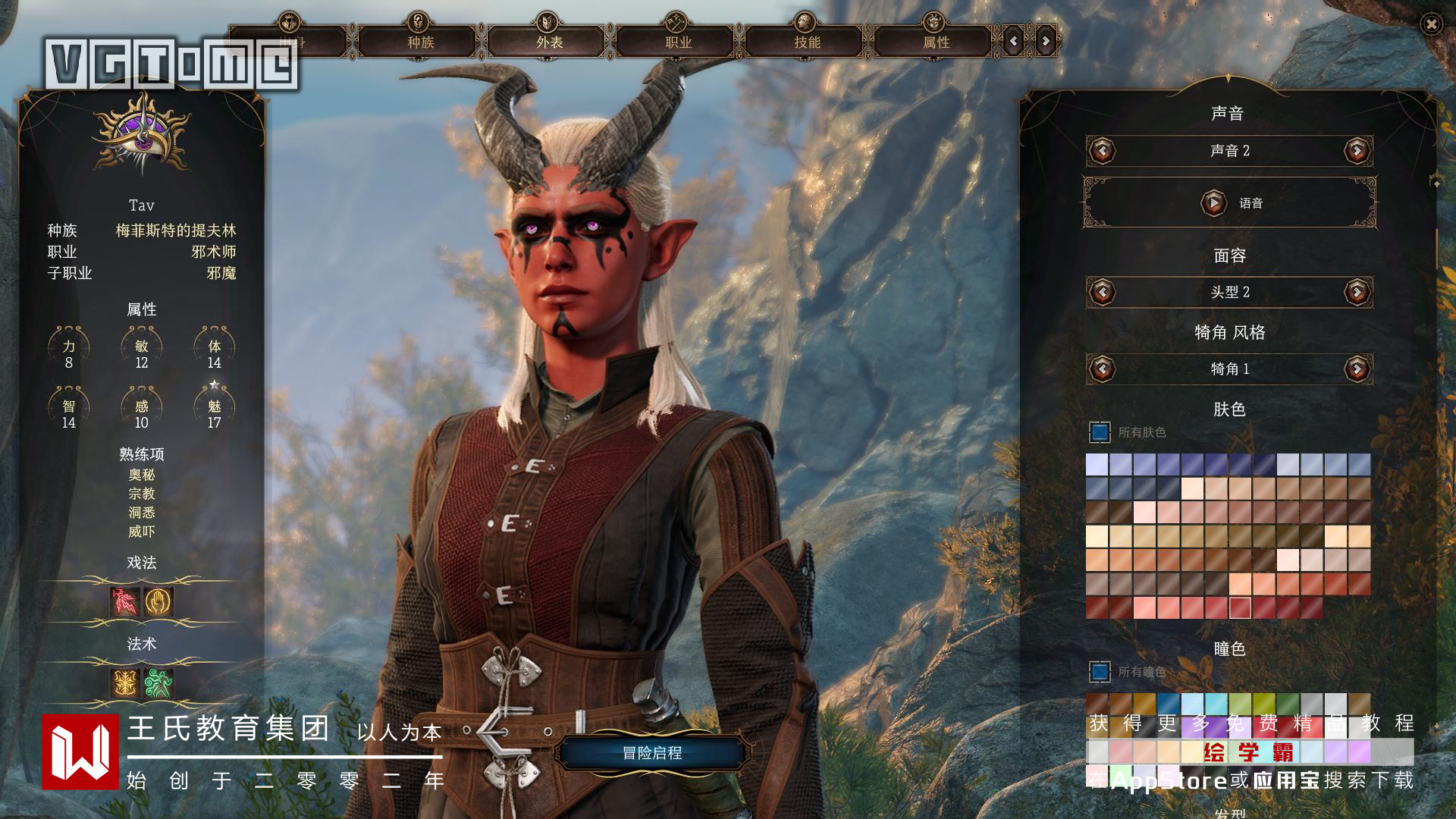Viewport: 1456px width, 819px height.
Task: Select the previous 头型 face option
Action: pos(1102,292)
